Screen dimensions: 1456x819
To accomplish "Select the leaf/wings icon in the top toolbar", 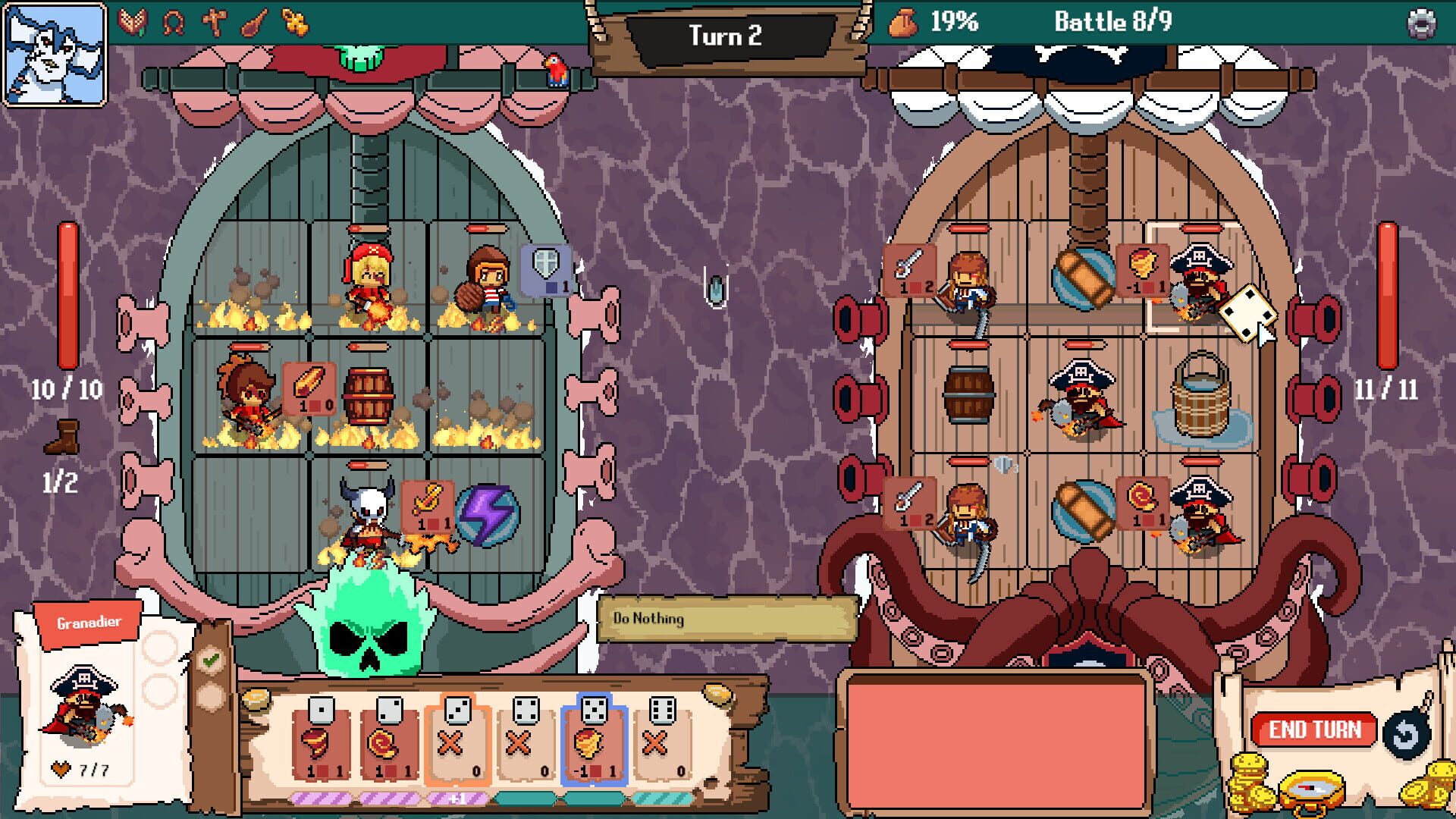I will coord(133,20).
